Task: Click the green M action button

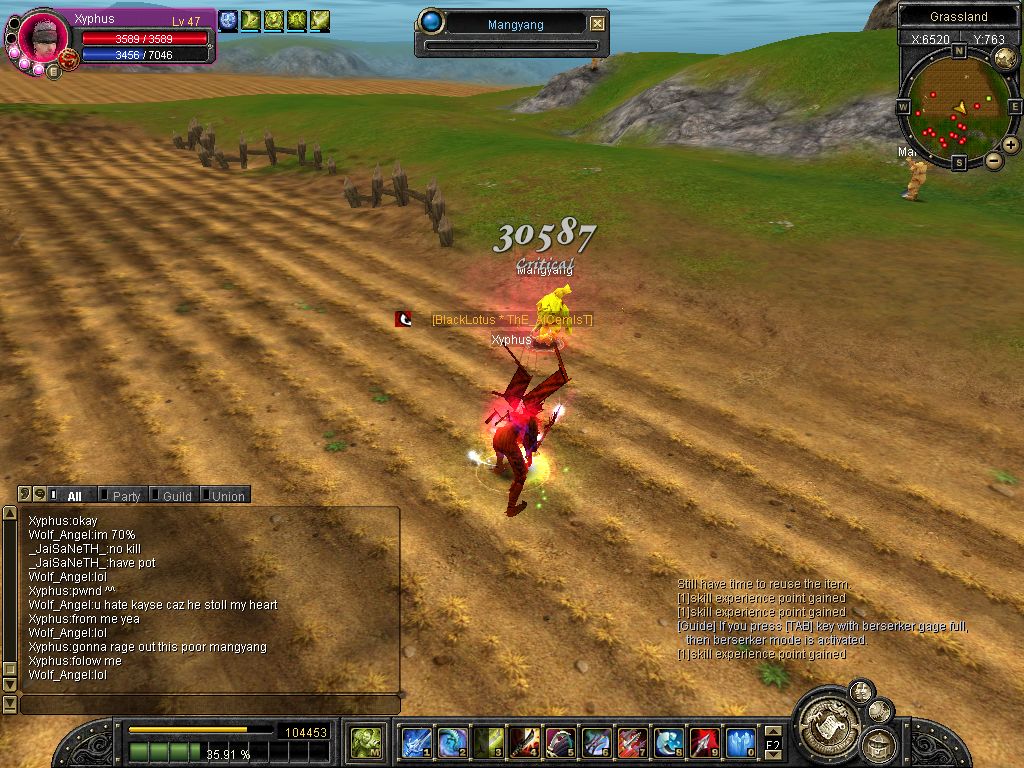Action: (365, 743)
